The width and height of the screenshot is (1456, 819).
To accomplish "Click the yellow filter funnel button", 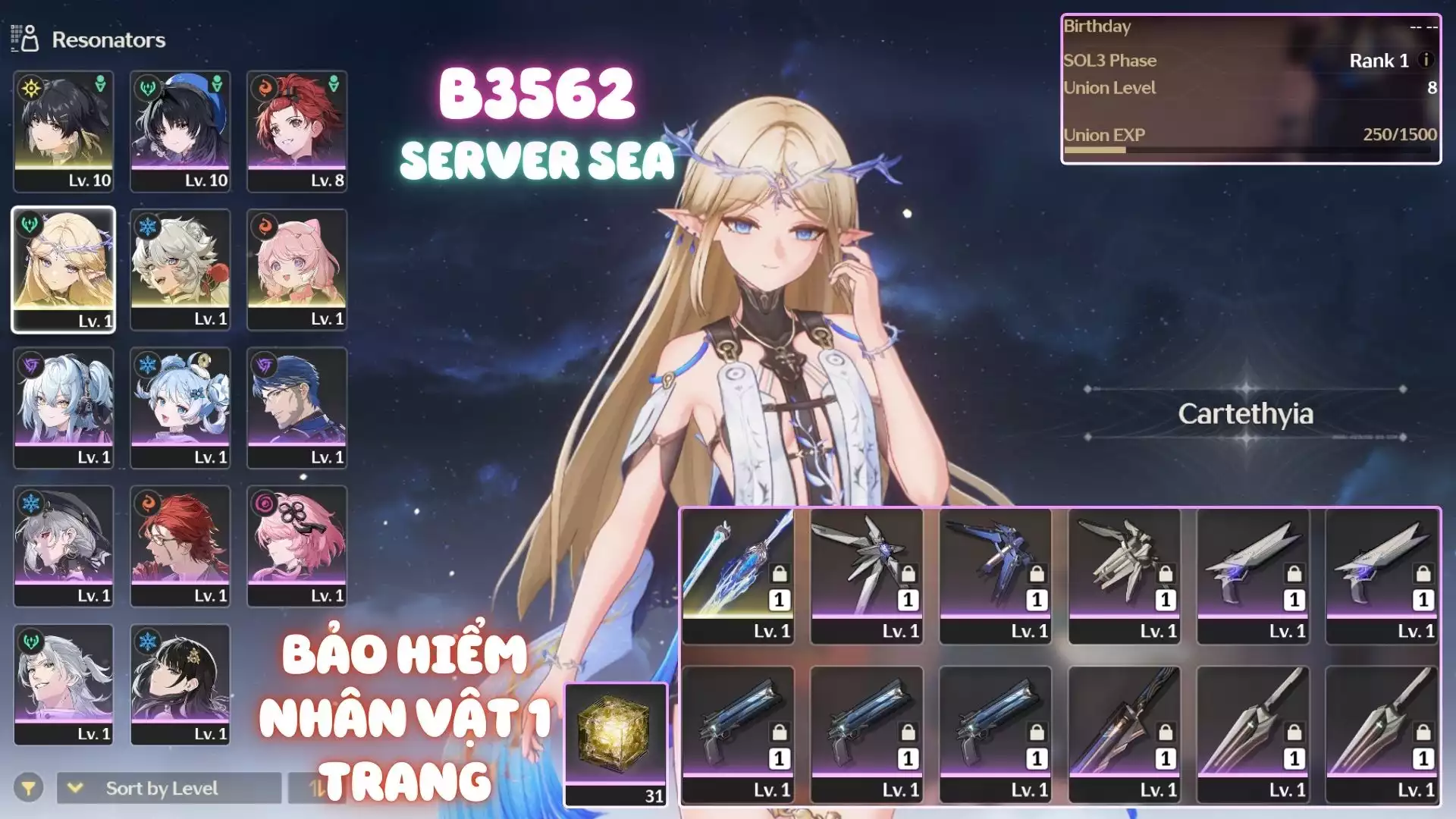I will (28, 789).
